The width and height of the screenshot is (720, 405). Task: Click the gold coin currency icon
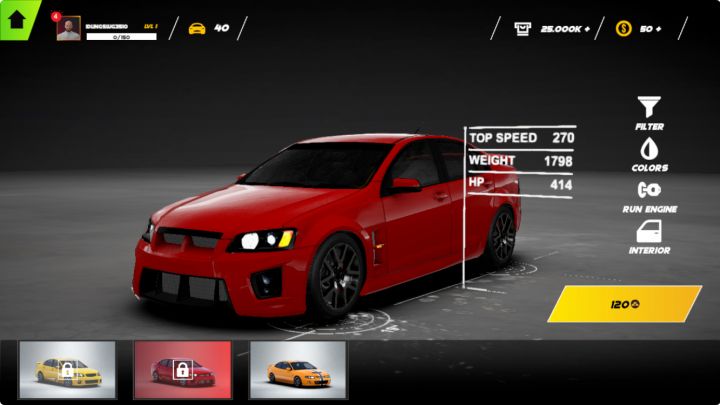point(623,28)
